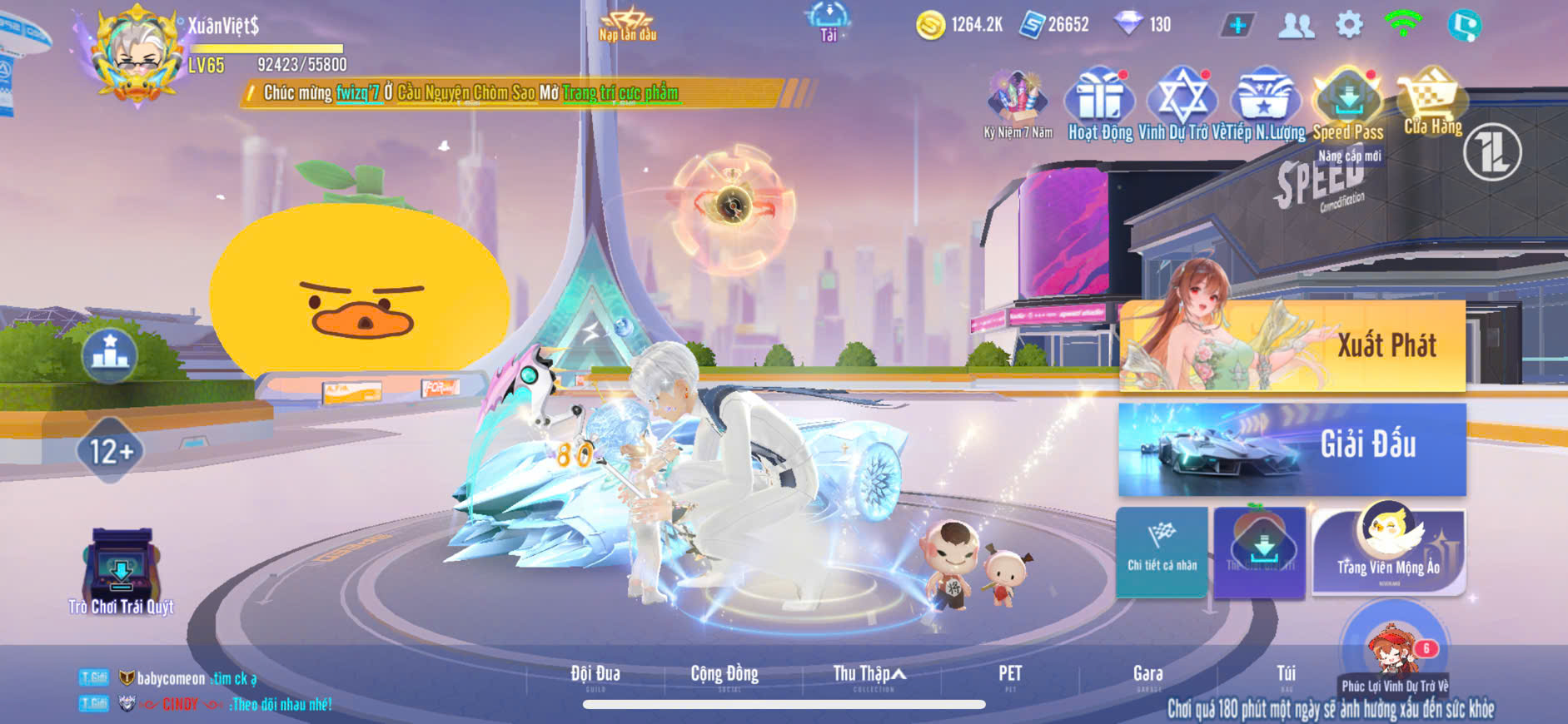
Task: Start a race with Xuất Phát
Action: pos(1292,345)
